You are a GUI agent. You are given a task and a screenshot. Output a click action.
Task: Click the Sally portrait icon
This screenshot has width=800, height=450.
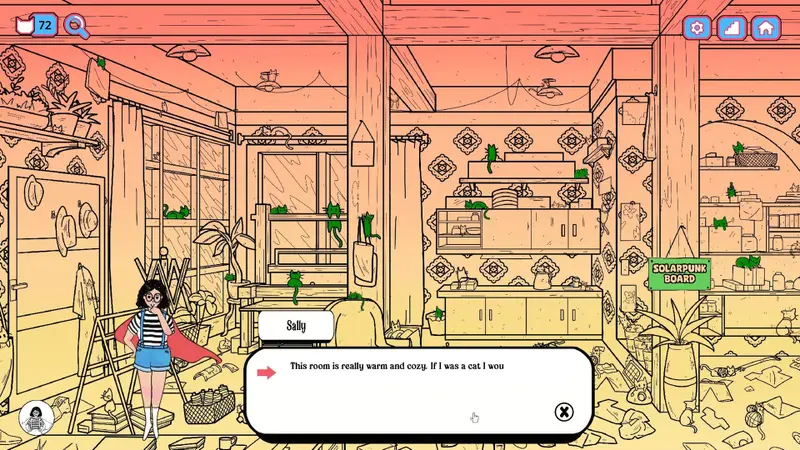click(x=36, y=419)
